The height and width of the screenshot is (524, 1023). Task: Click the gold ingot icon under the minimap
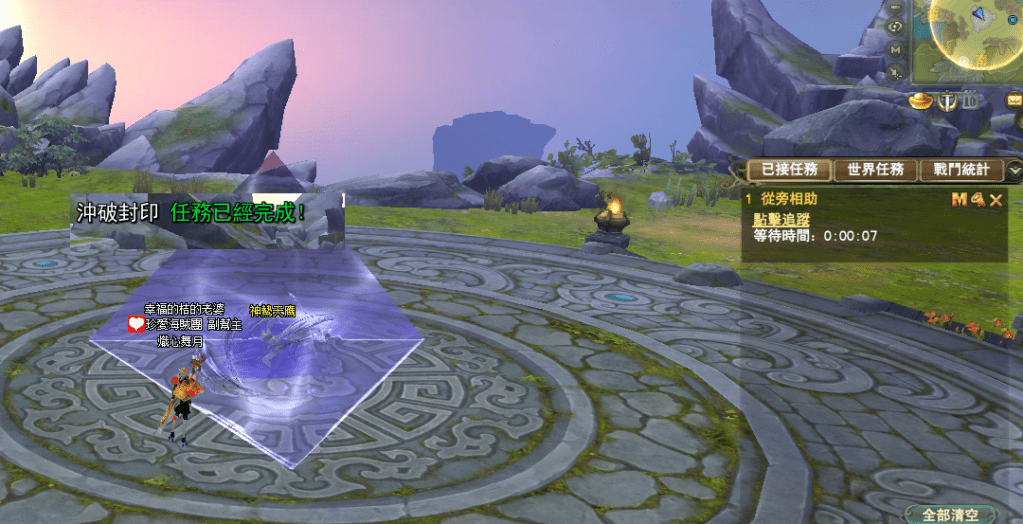tap(921, 100)
